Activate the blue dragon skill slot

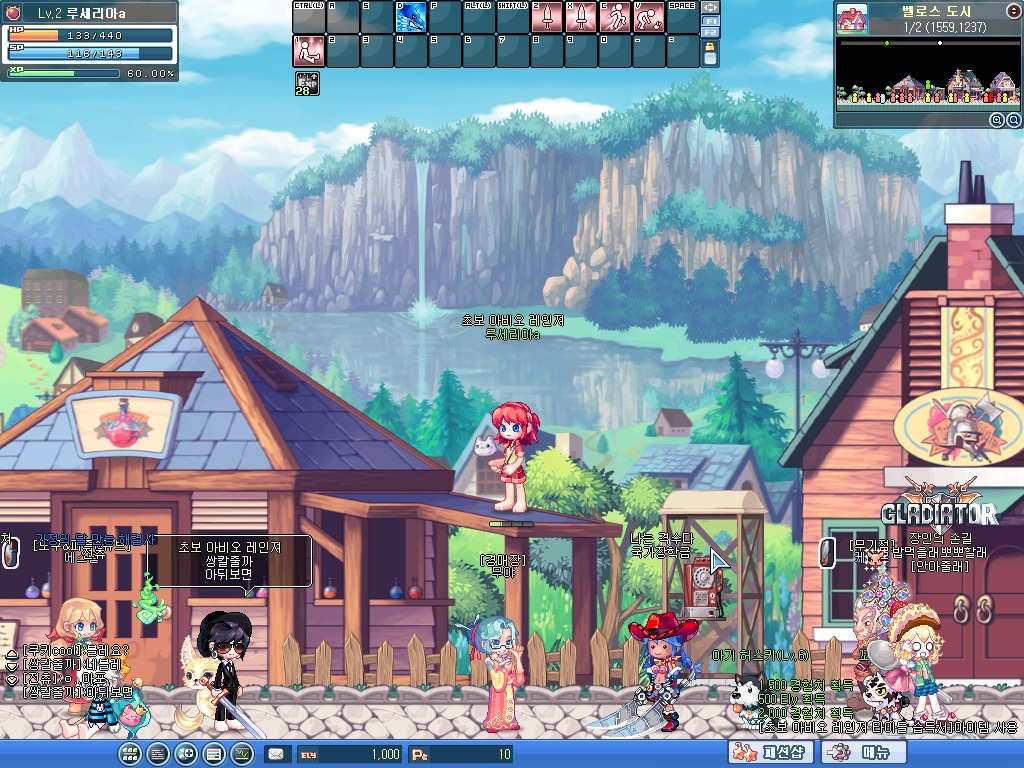click(411, 17)
